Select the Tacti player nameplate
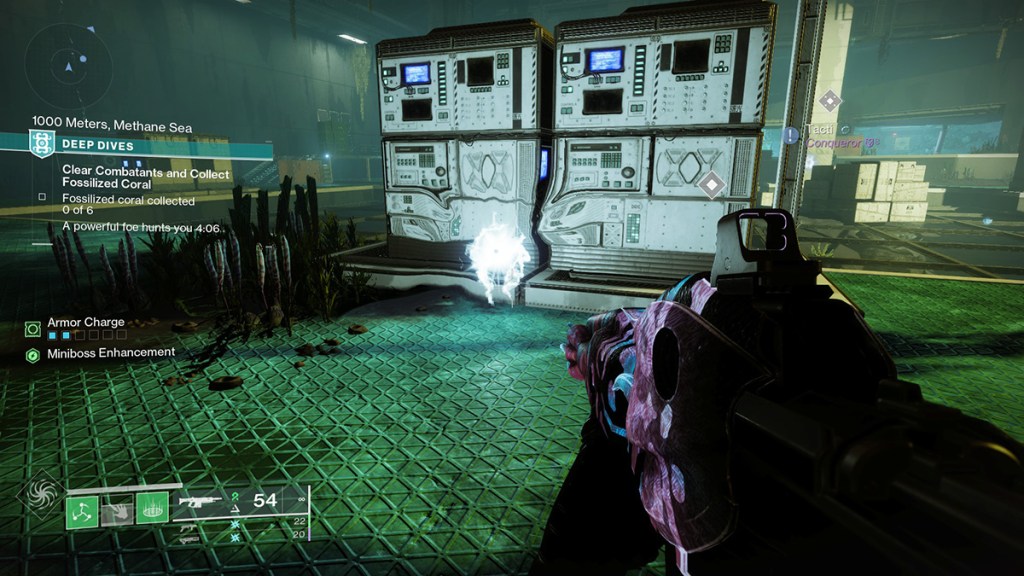Screen dimensions: 1024x576 (x=822, y=132)
